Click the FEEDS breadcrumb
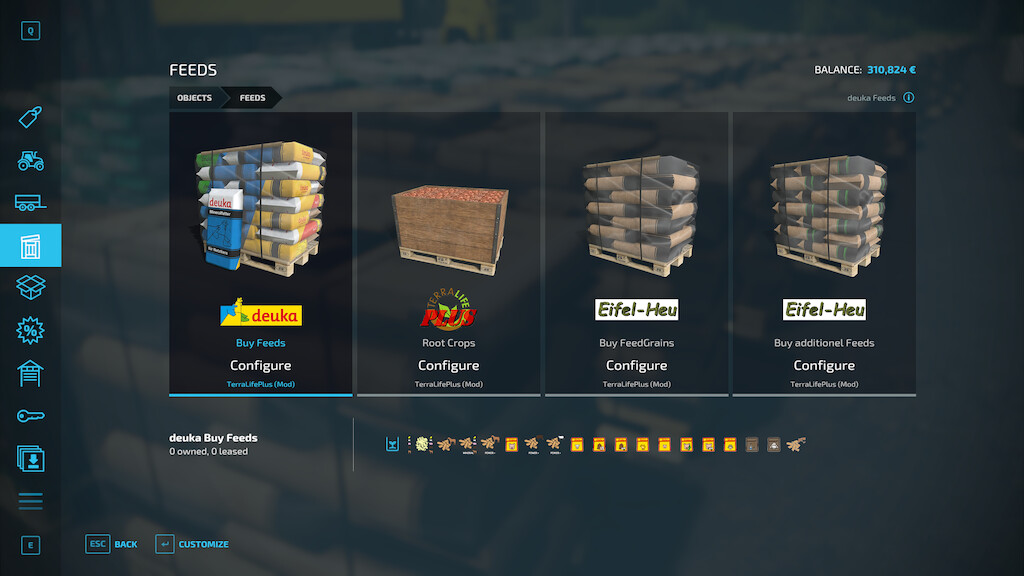This screenshot has height=576, width=1024. 252,98
